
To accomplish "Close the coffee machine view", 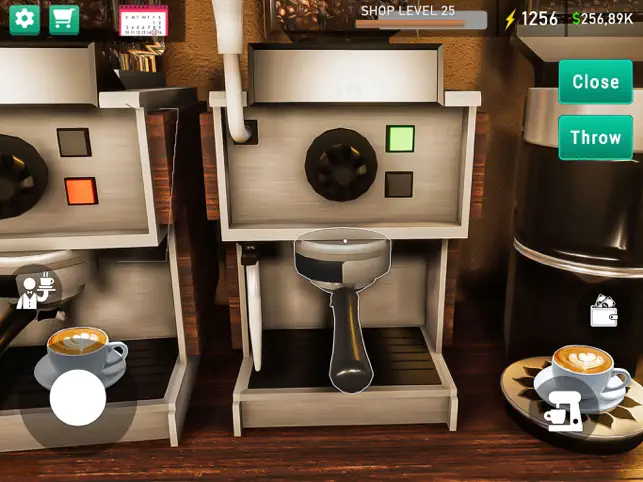I will point(595,82).
